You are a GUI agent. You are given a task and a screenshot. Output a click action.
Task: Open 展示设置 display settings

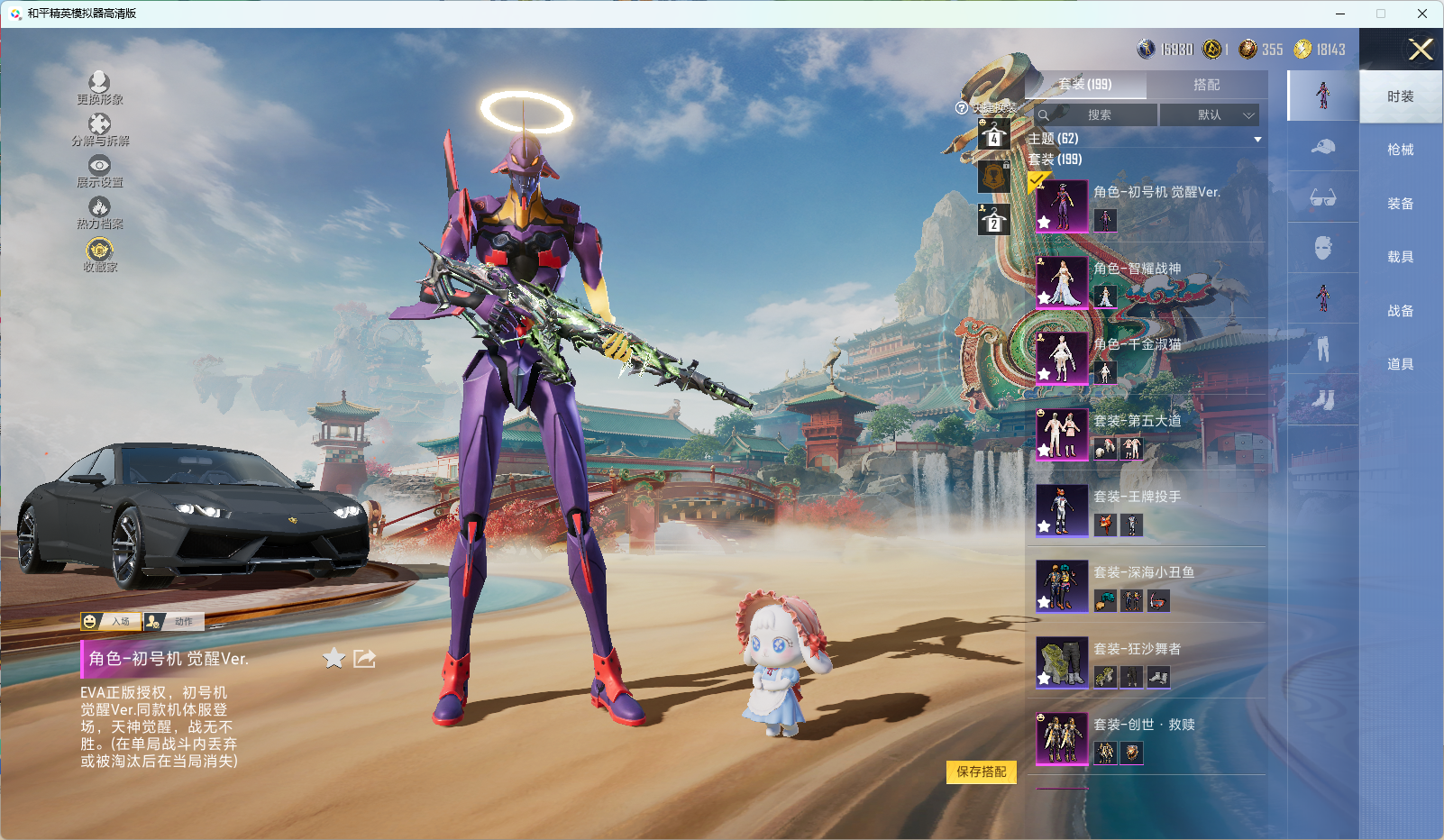[99, 170]
